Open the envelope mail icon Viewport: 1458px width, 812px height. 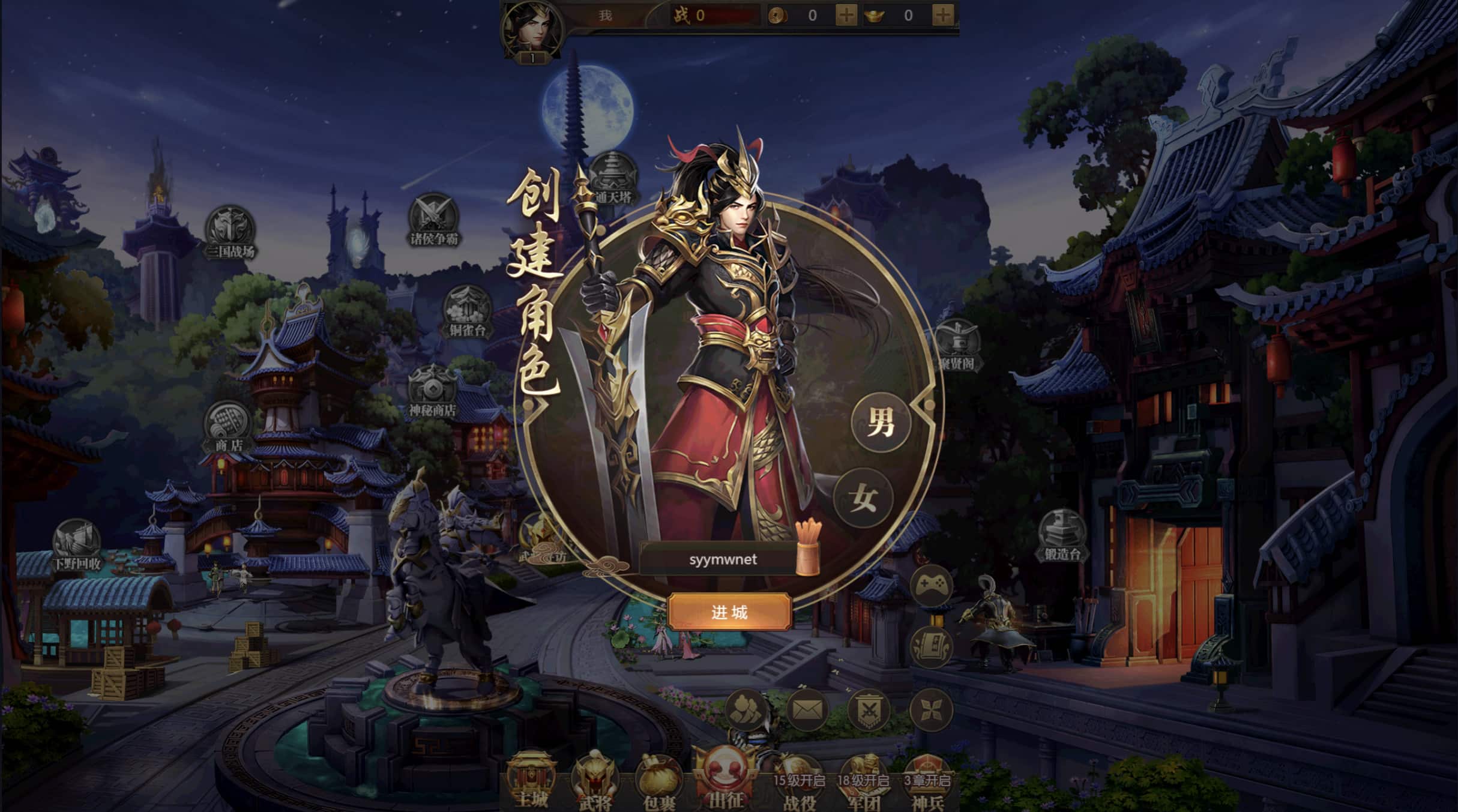[807, 710]
